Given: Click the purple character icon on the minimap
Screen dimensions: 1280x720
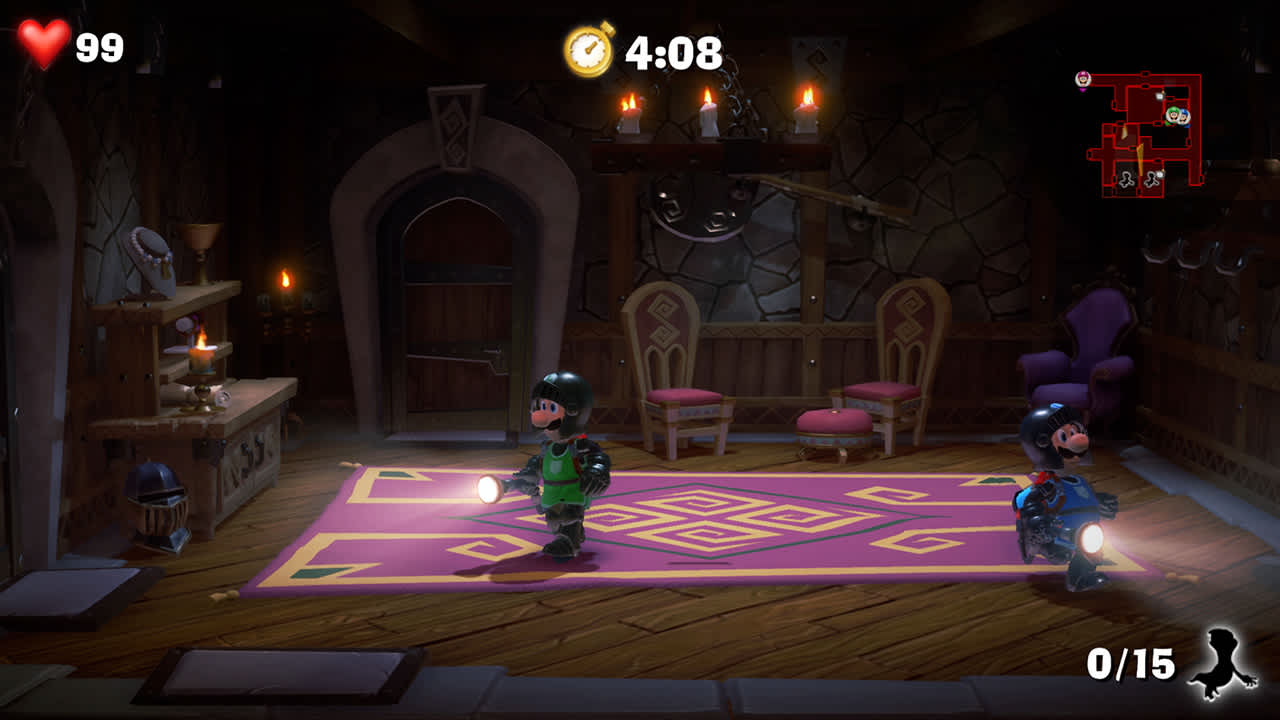Looking at the screenshot, I should 1082,78.
